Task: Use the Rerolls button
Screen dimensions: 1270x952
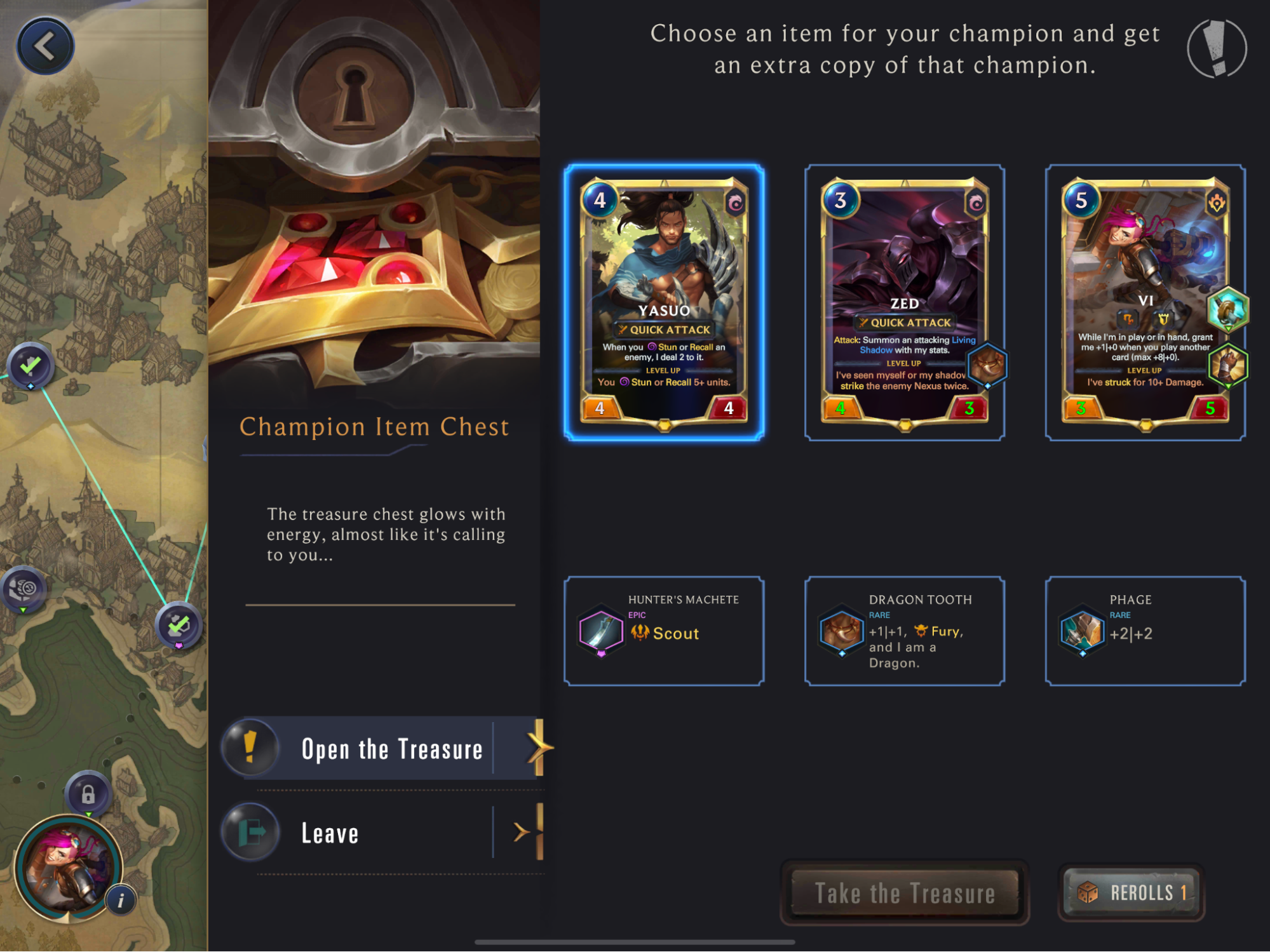Action: coord(1131,893)
